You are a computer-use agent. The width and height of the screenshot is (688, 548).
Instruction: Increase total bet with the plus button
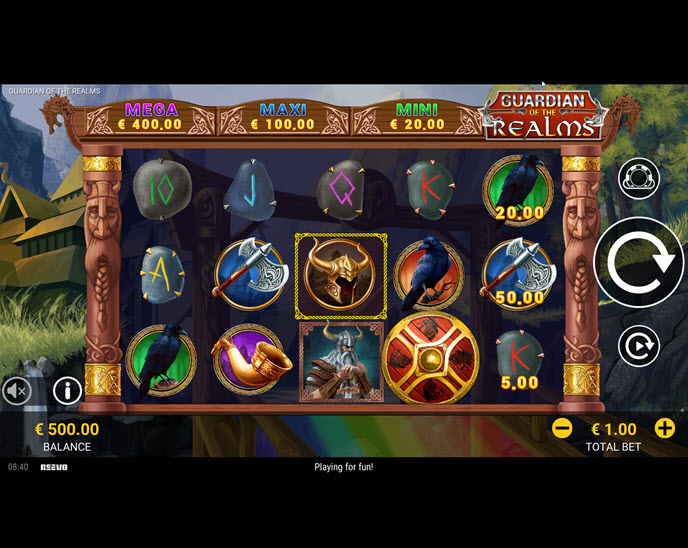tap(665, 428)
